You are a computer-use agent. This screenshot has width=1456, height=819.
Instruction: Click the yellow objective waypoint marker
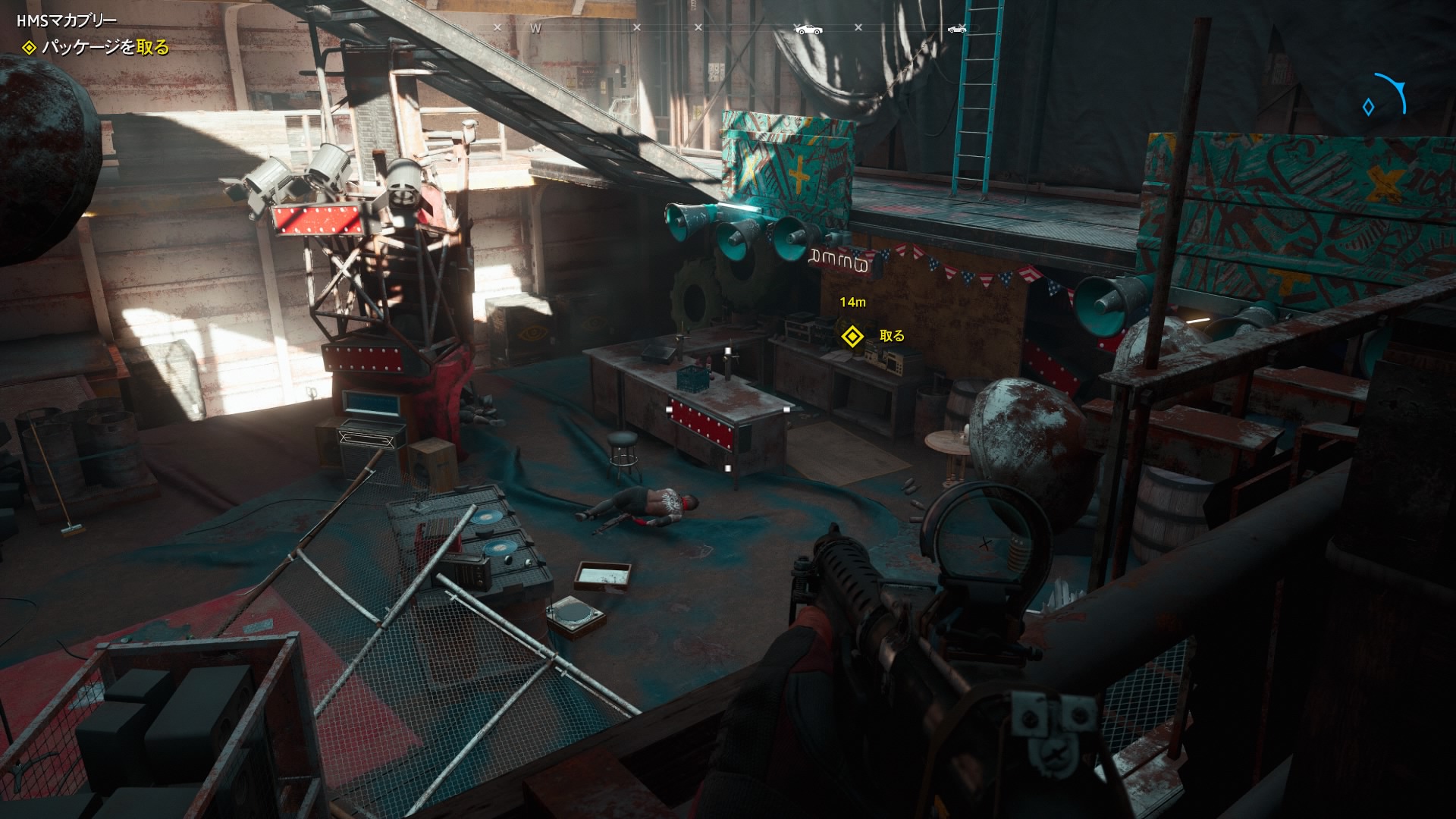coord(853,336)
